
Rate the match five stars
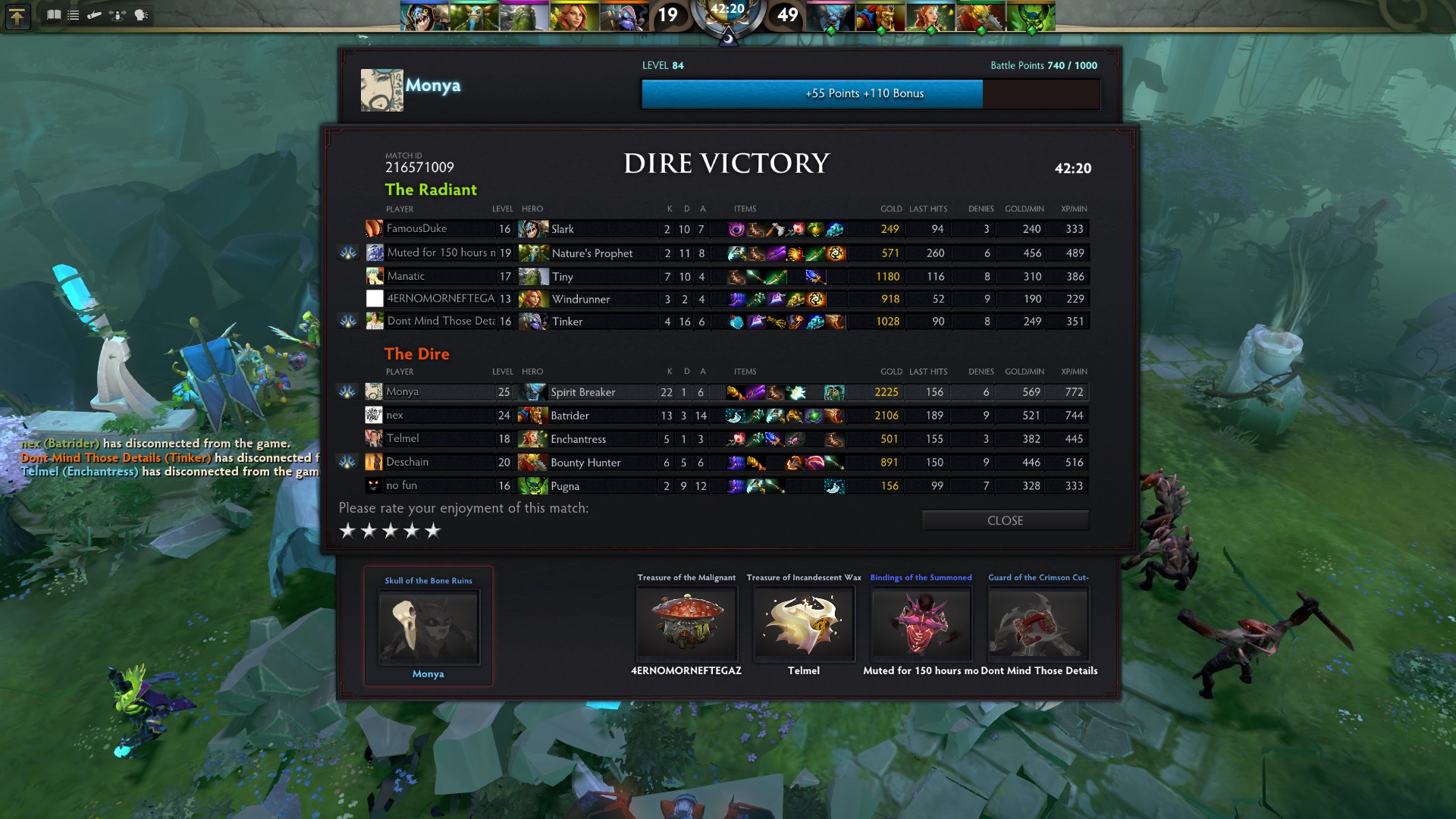click(433, 531)
